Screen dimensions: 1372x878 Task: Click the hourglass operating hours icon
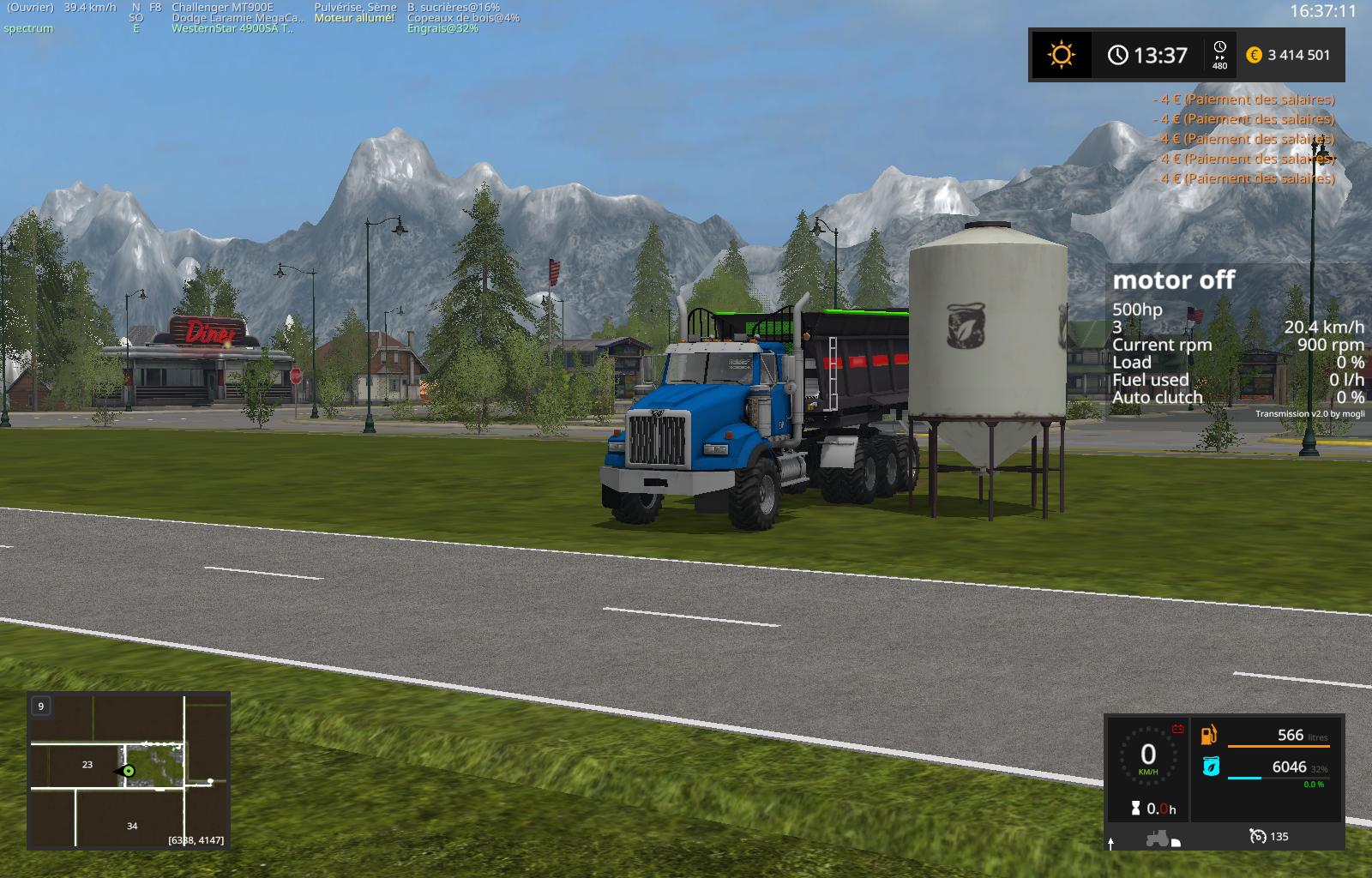tap(1136, 808)
